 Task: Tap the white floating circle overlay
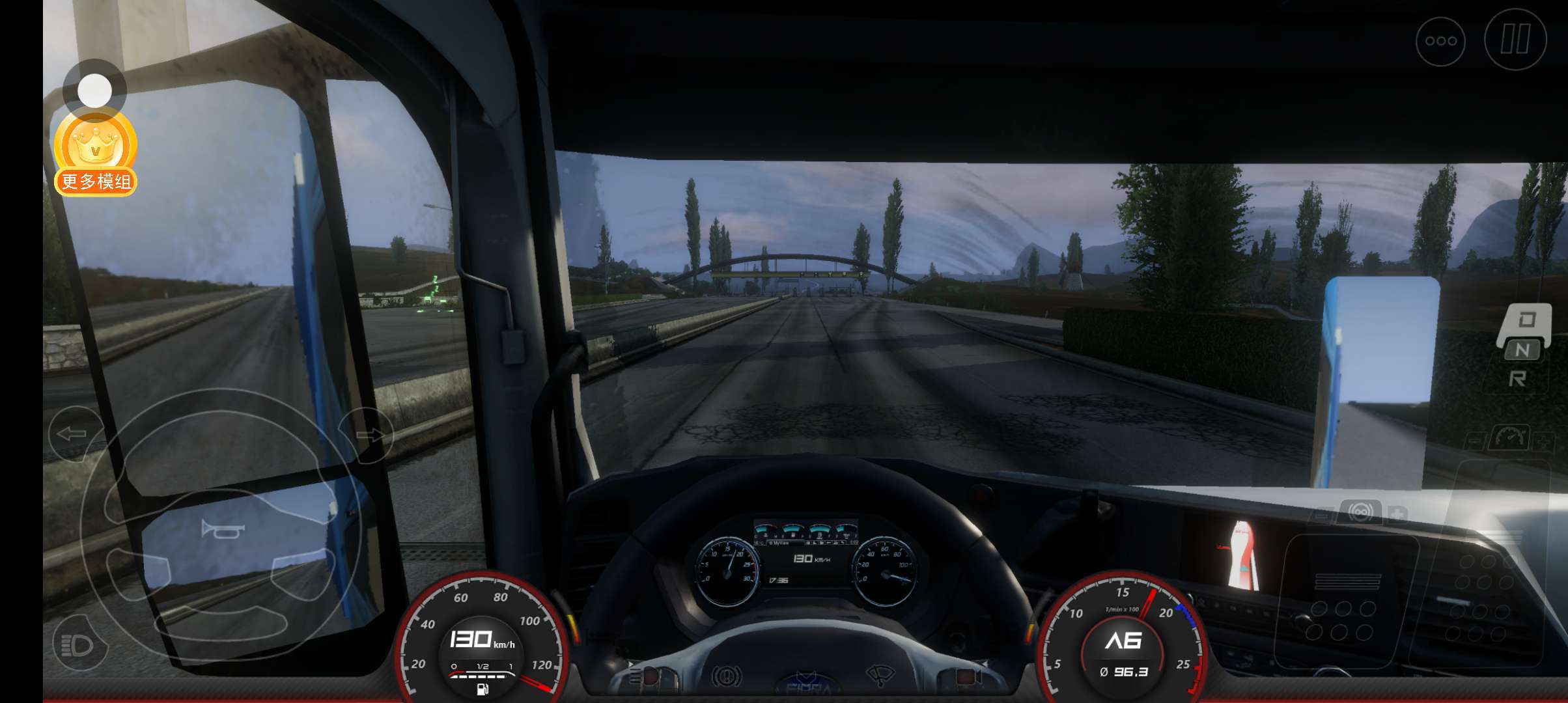tap(94, 90)
